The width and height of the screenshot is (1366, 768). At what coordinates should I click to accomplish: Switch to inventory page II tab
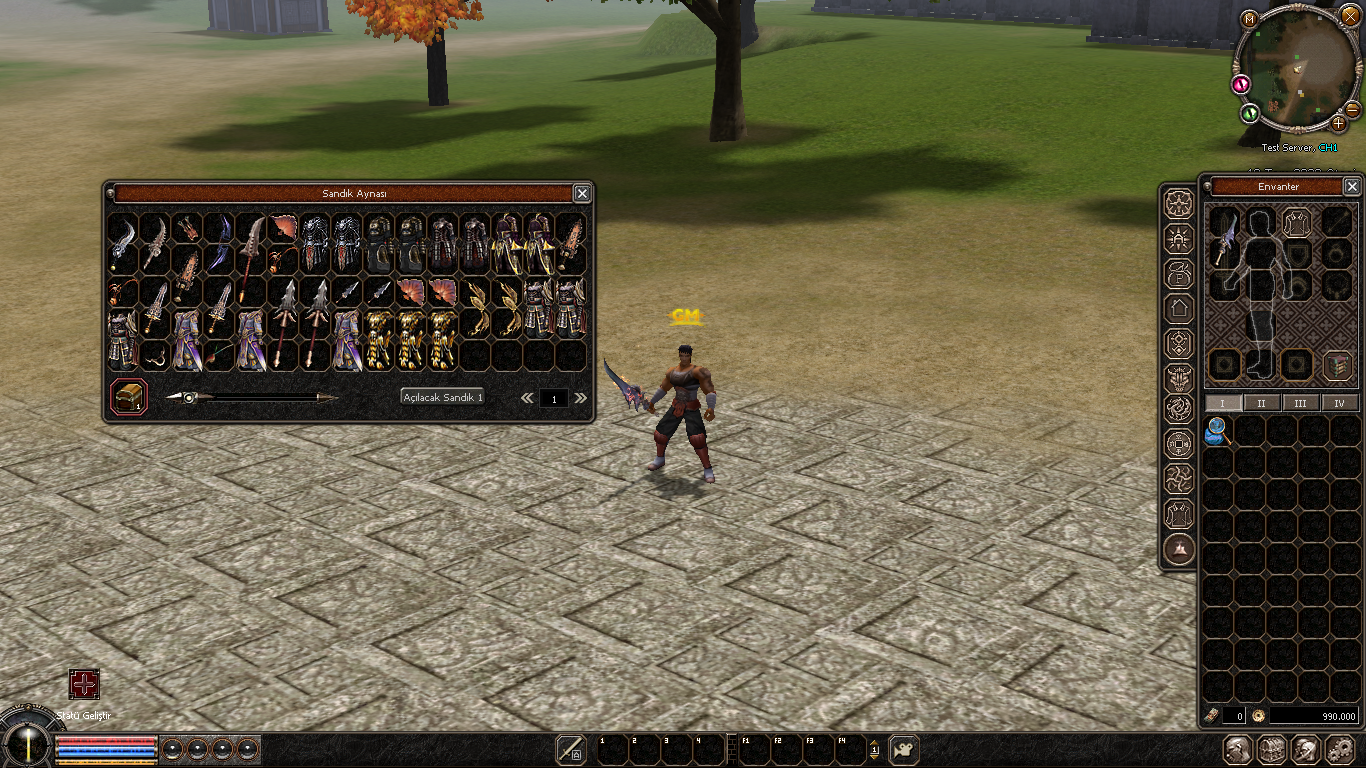[1262, 403]
